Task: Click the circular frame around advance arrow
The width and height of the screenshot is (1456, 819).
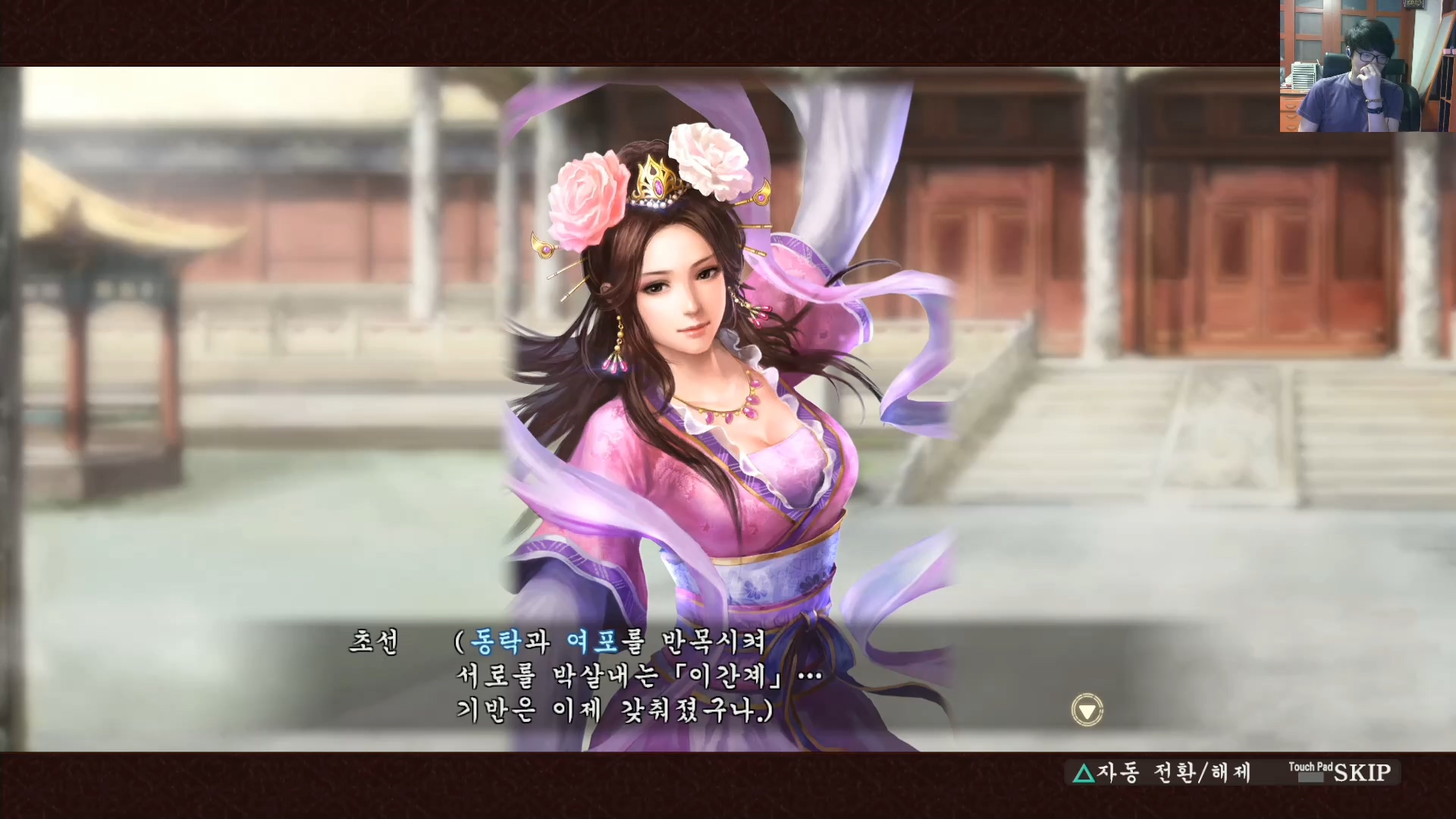Action: [x=1087, y=711]
